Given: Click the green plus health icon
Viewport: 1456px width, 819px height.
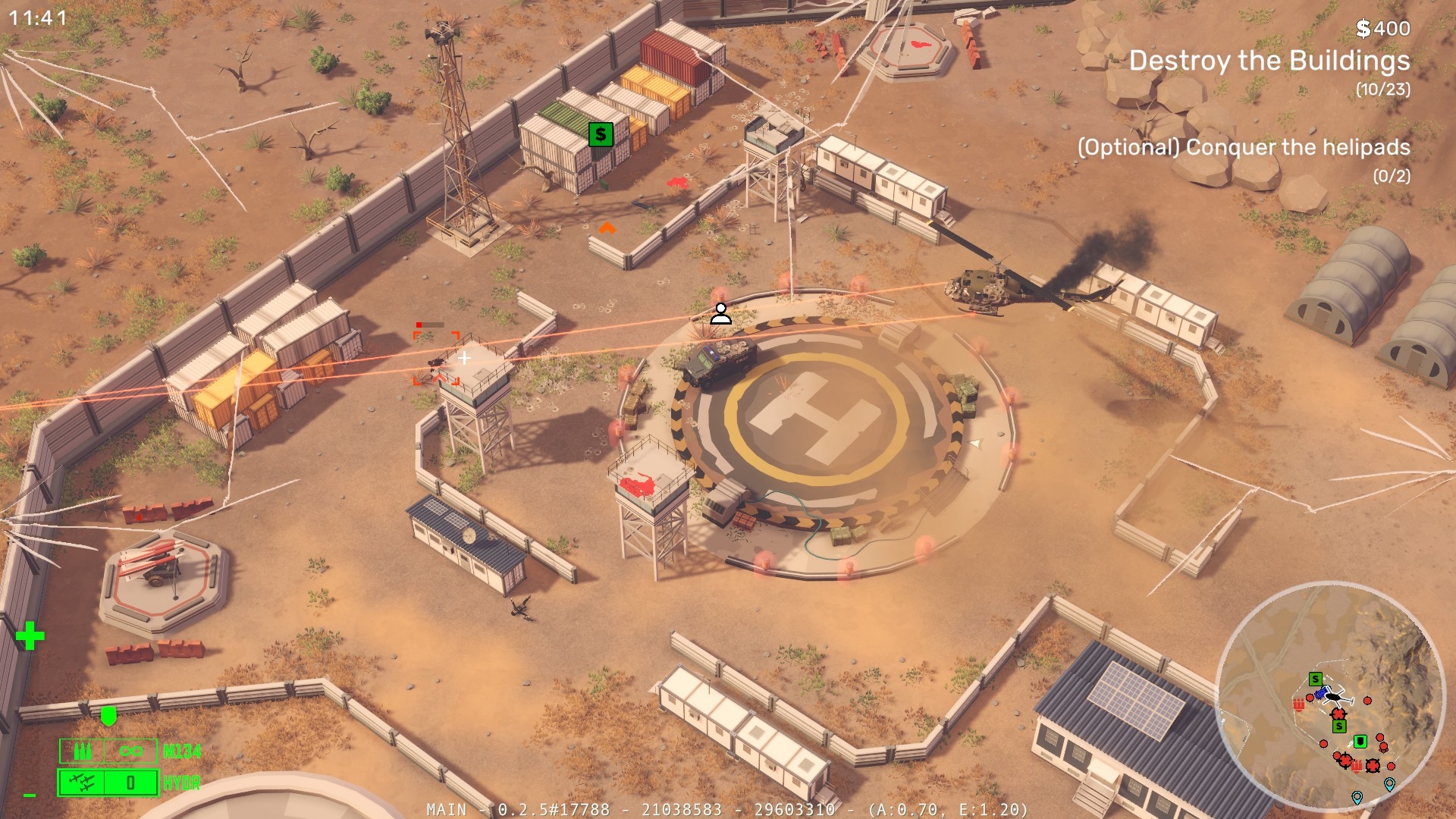Looking at the screenshot, I should [x=30, y=636].
